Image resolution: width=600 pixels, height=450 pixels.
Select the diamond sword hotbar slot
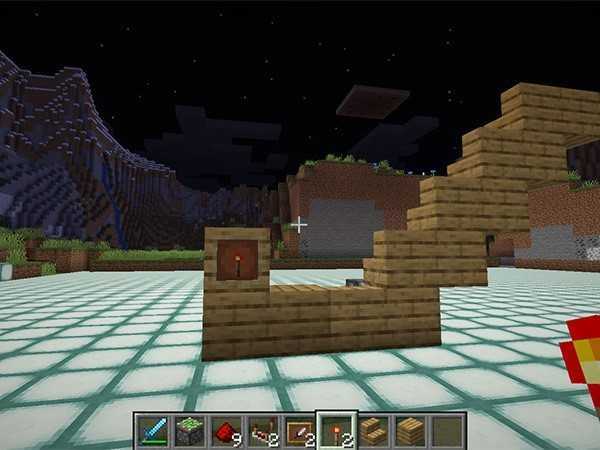pos(152,430)
